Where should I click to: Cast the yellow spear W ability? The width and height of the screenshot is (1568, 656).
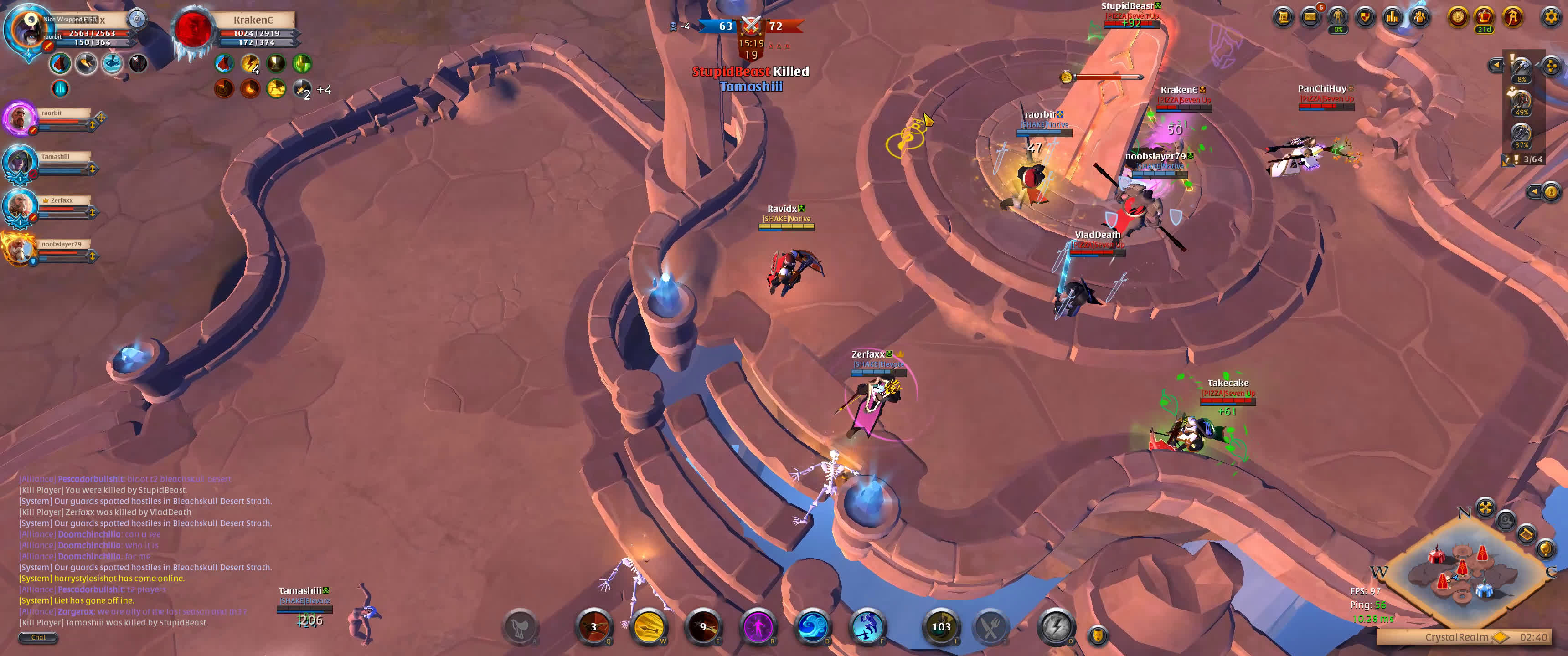point(648,626)
